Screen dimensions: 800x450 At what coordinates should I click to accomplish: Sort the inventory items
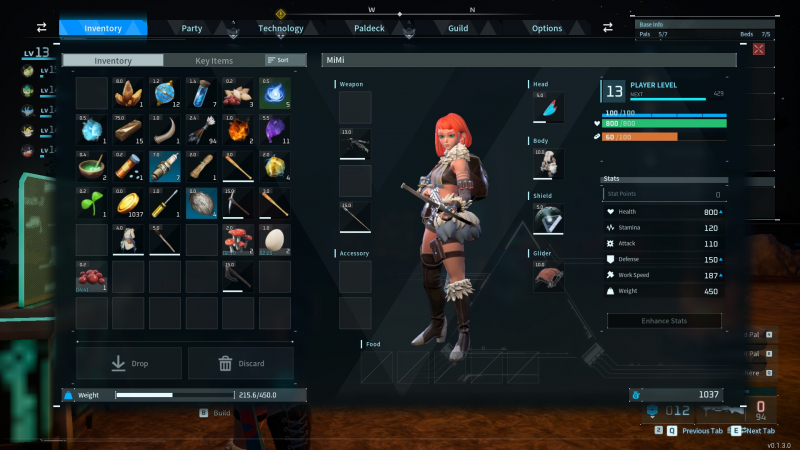point(279,60)
